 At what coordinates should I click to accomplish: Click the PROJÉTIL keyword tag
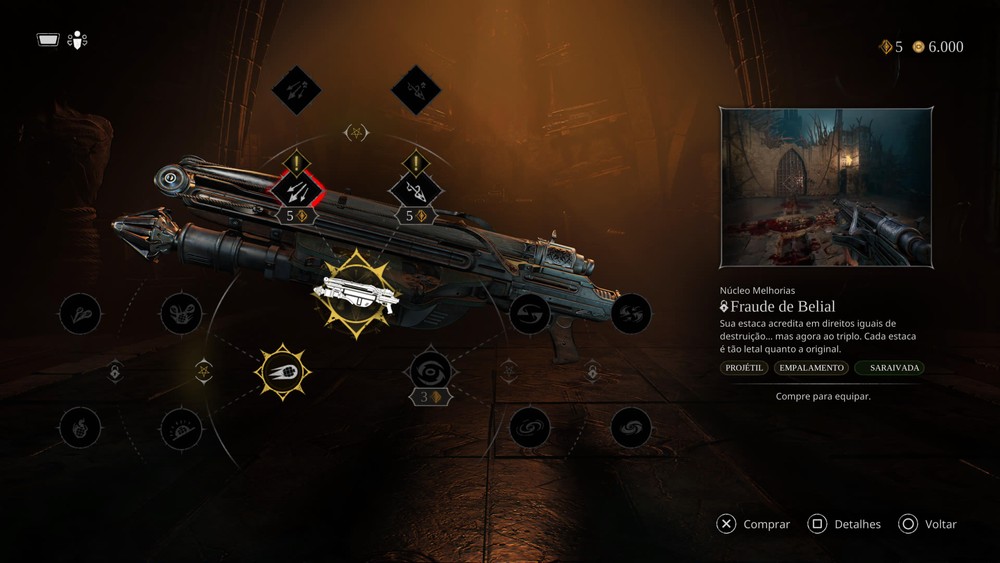(744, 368)
